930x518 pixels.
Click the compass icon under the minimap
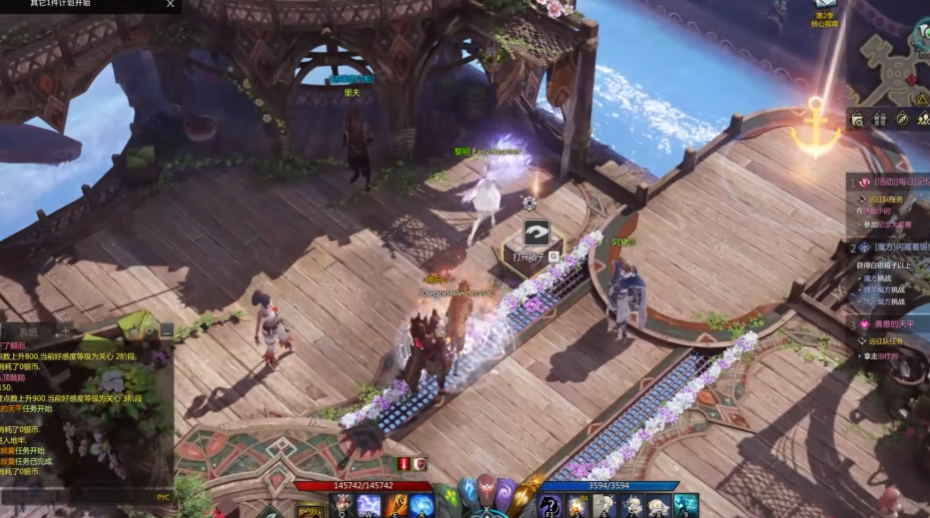902,119
